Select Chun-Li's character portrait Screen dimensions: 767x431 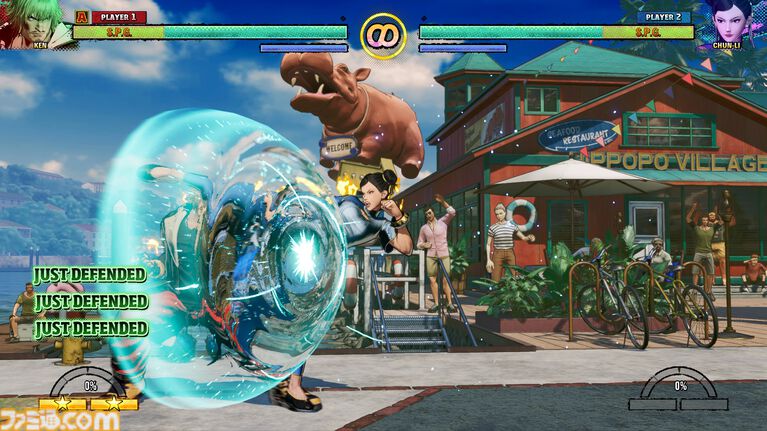(x=731, y=22)
